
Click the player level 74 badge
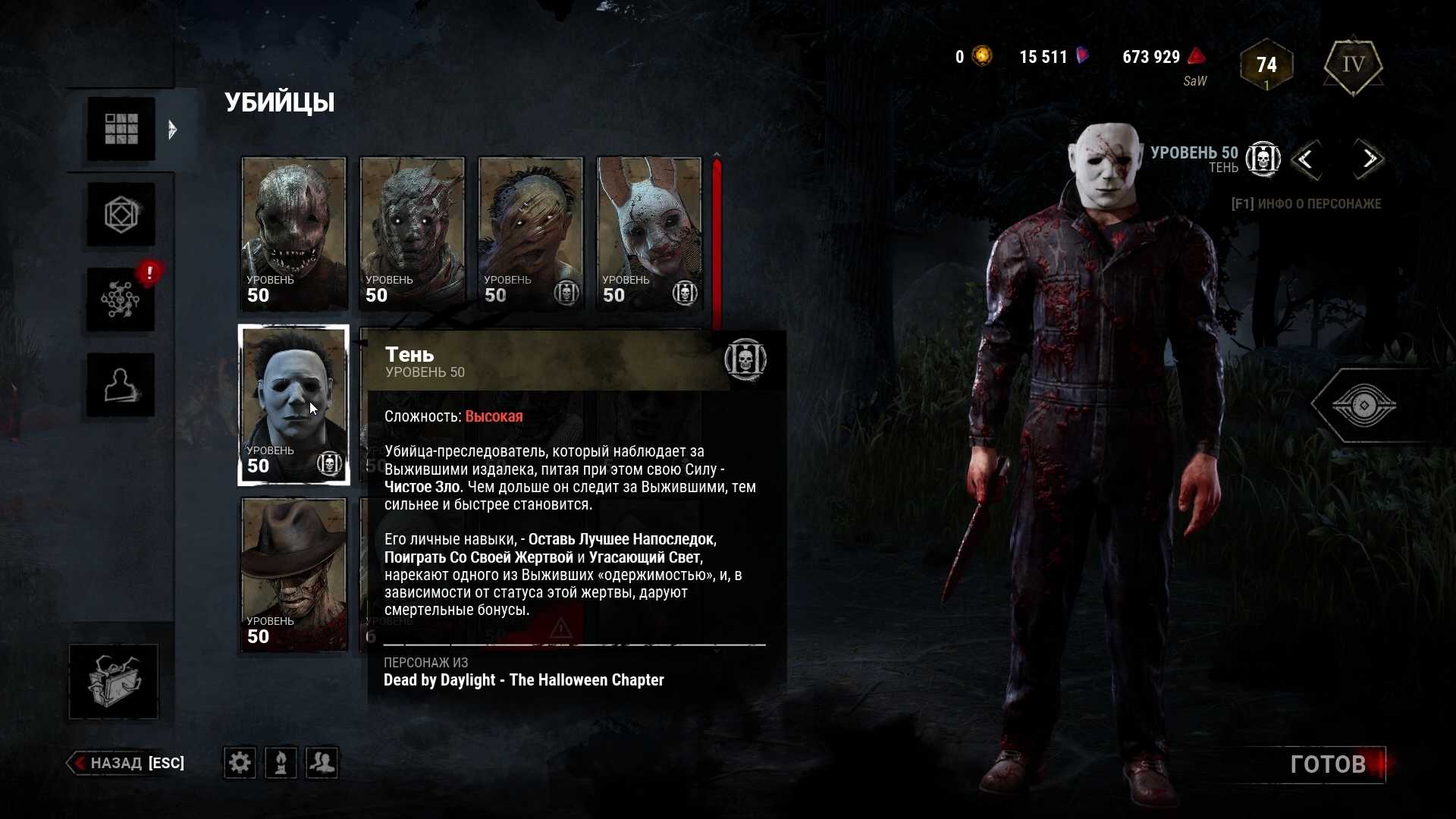[x=1266, y=65]
